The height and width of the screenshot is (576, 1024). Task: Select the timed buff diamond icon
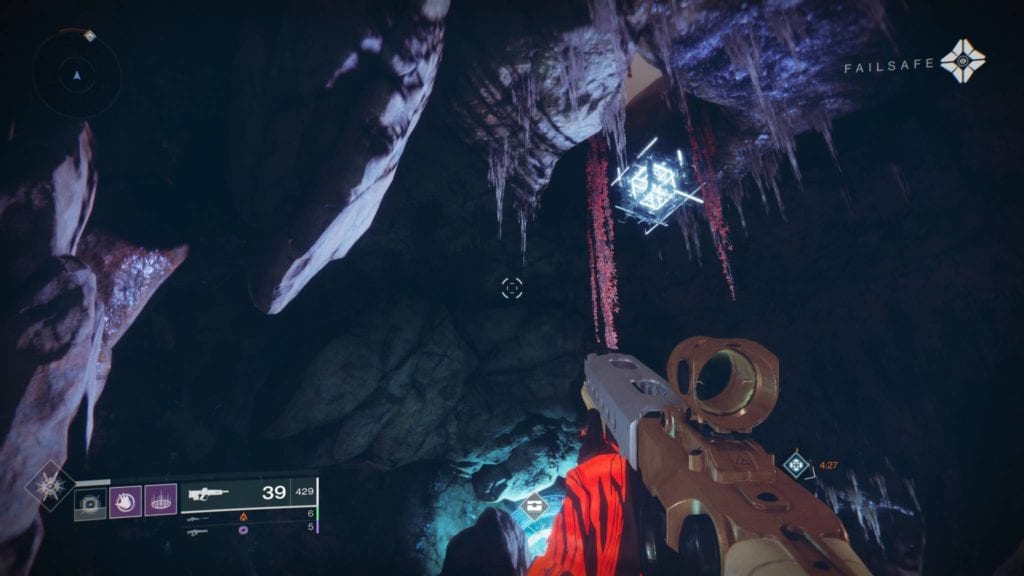pyautogui.click(x=796, y=463)
